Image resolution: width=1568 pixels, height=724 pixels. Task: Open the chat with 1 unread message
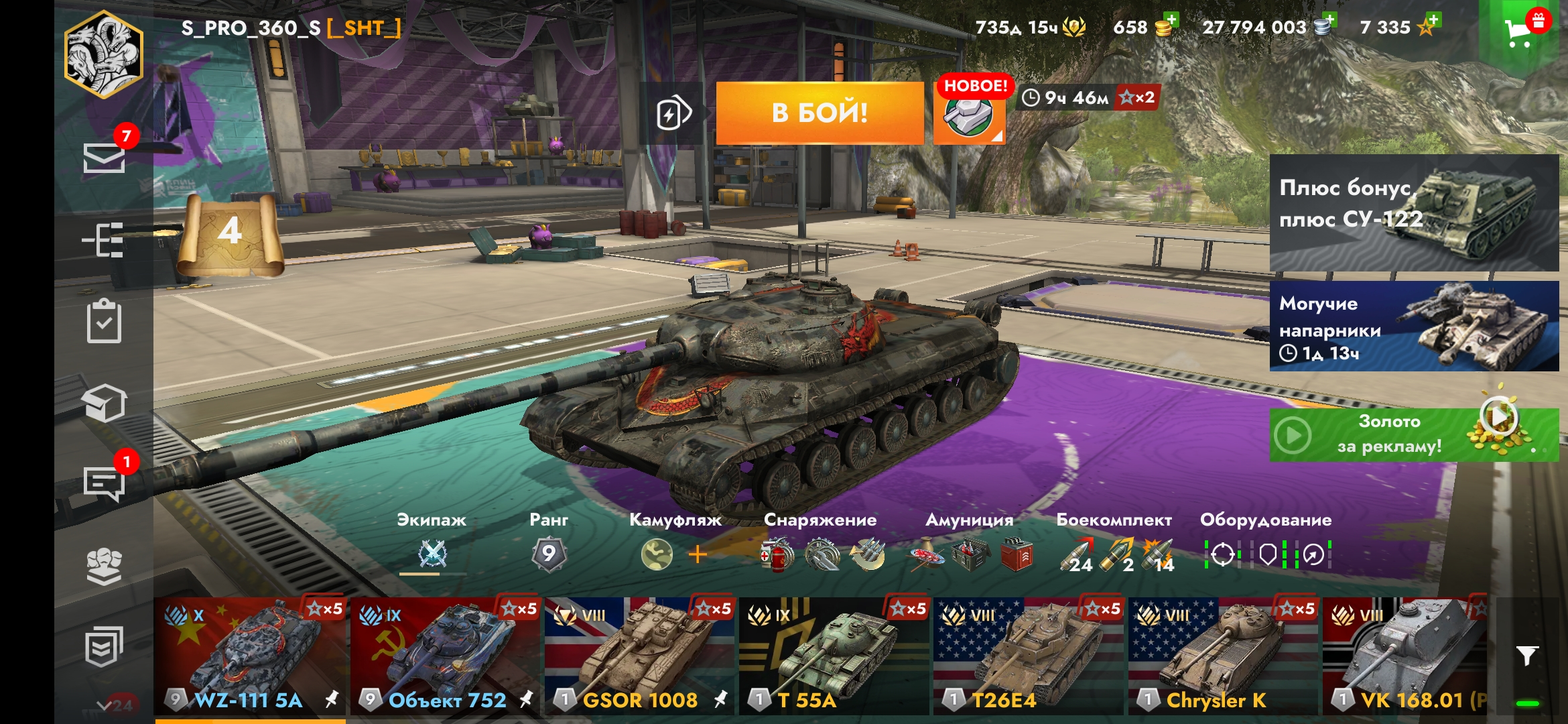(104, 483)
